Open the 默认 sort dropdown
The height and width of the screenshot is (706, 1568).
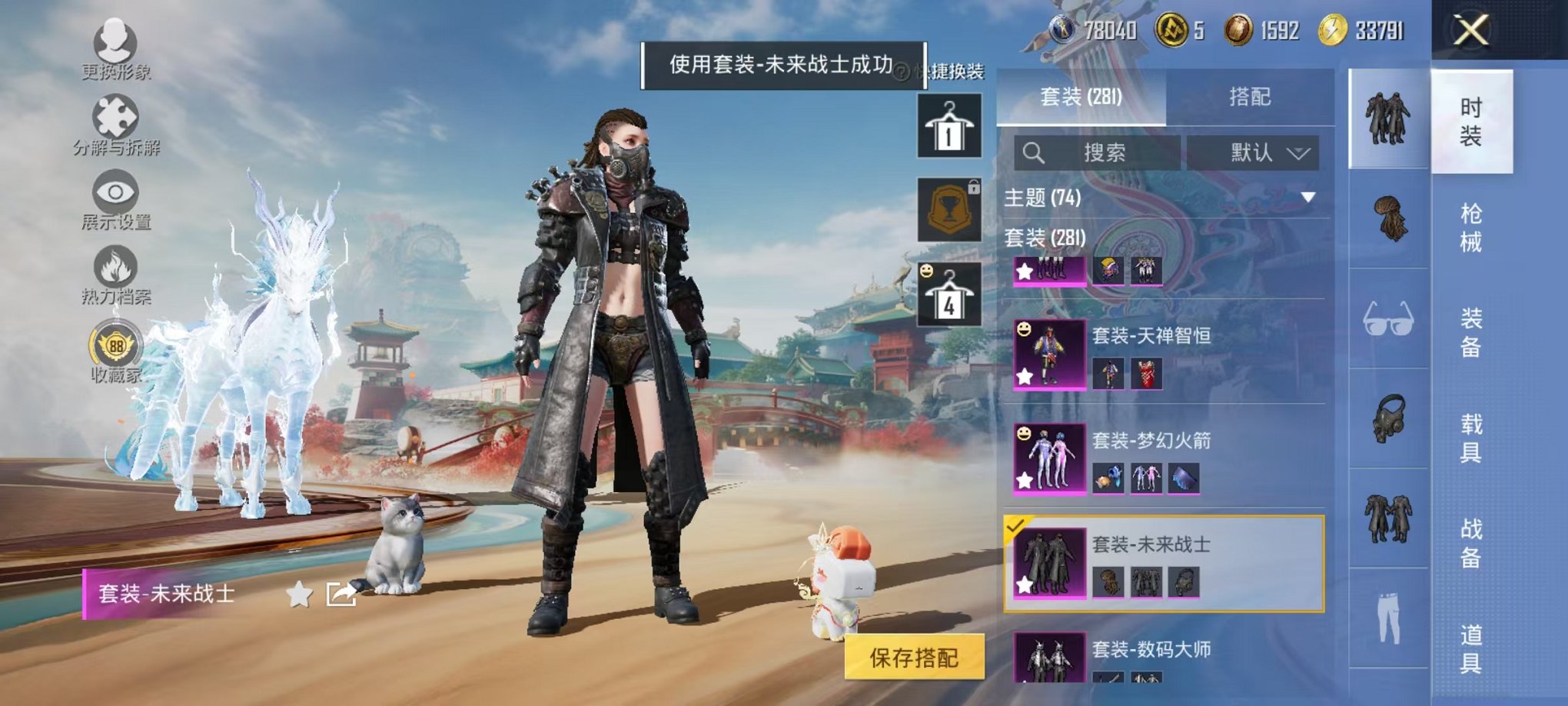pos(1261,152)
